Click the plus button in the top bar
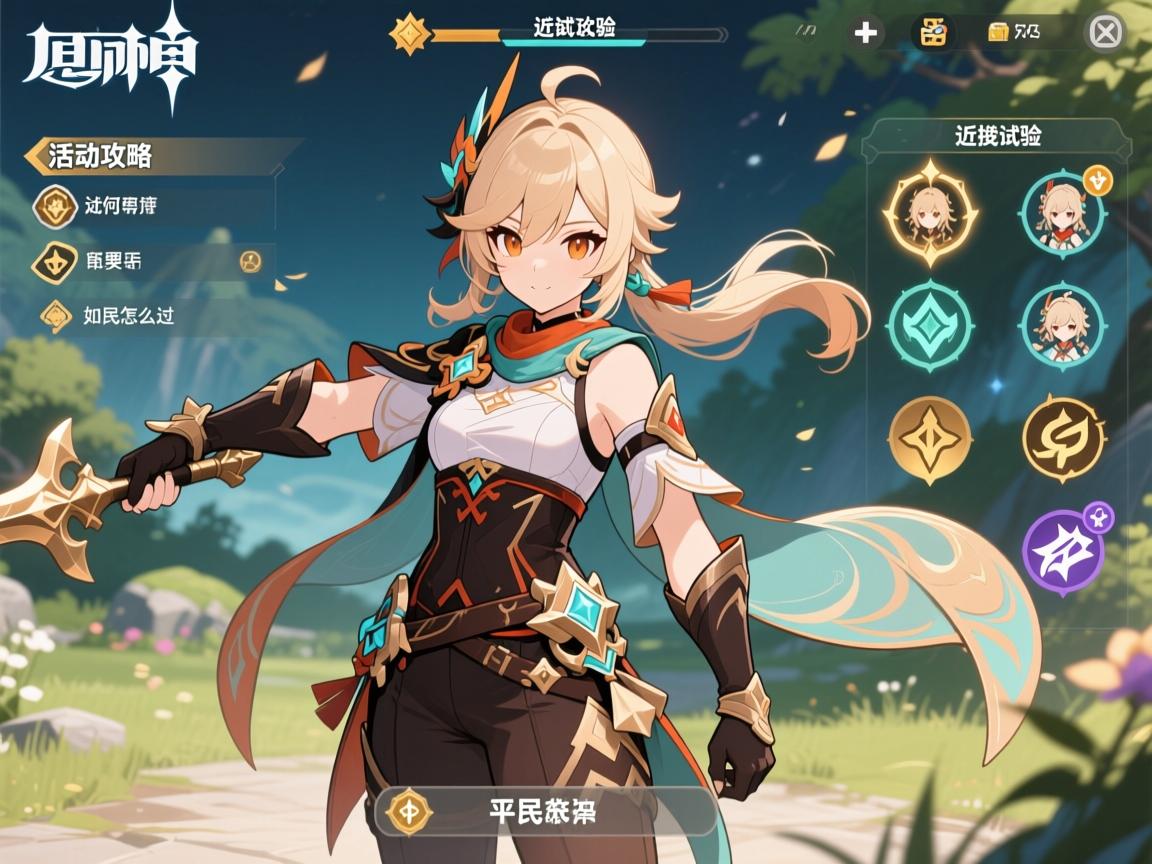The image size is (1152, 864). coord(865,33)
